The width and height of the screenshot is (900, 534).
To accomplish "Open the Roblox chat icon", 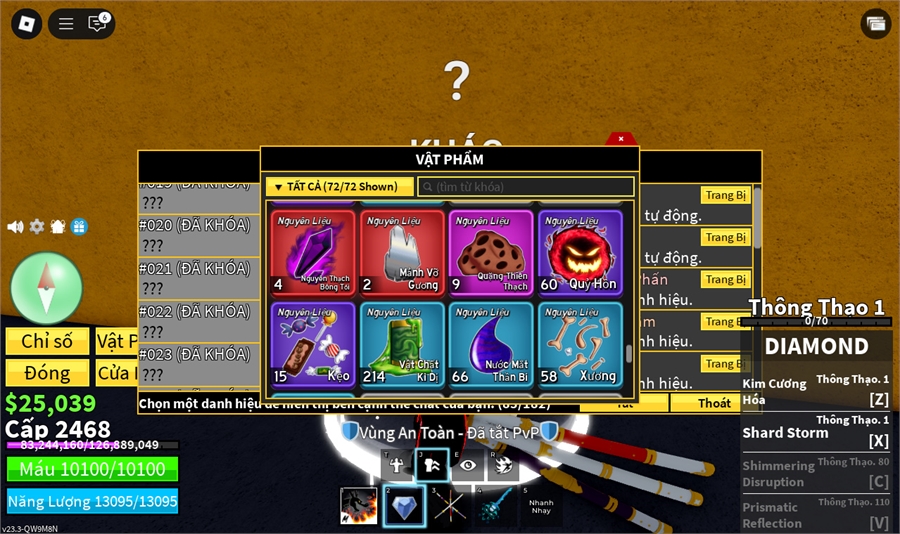I will click(98, 24).
